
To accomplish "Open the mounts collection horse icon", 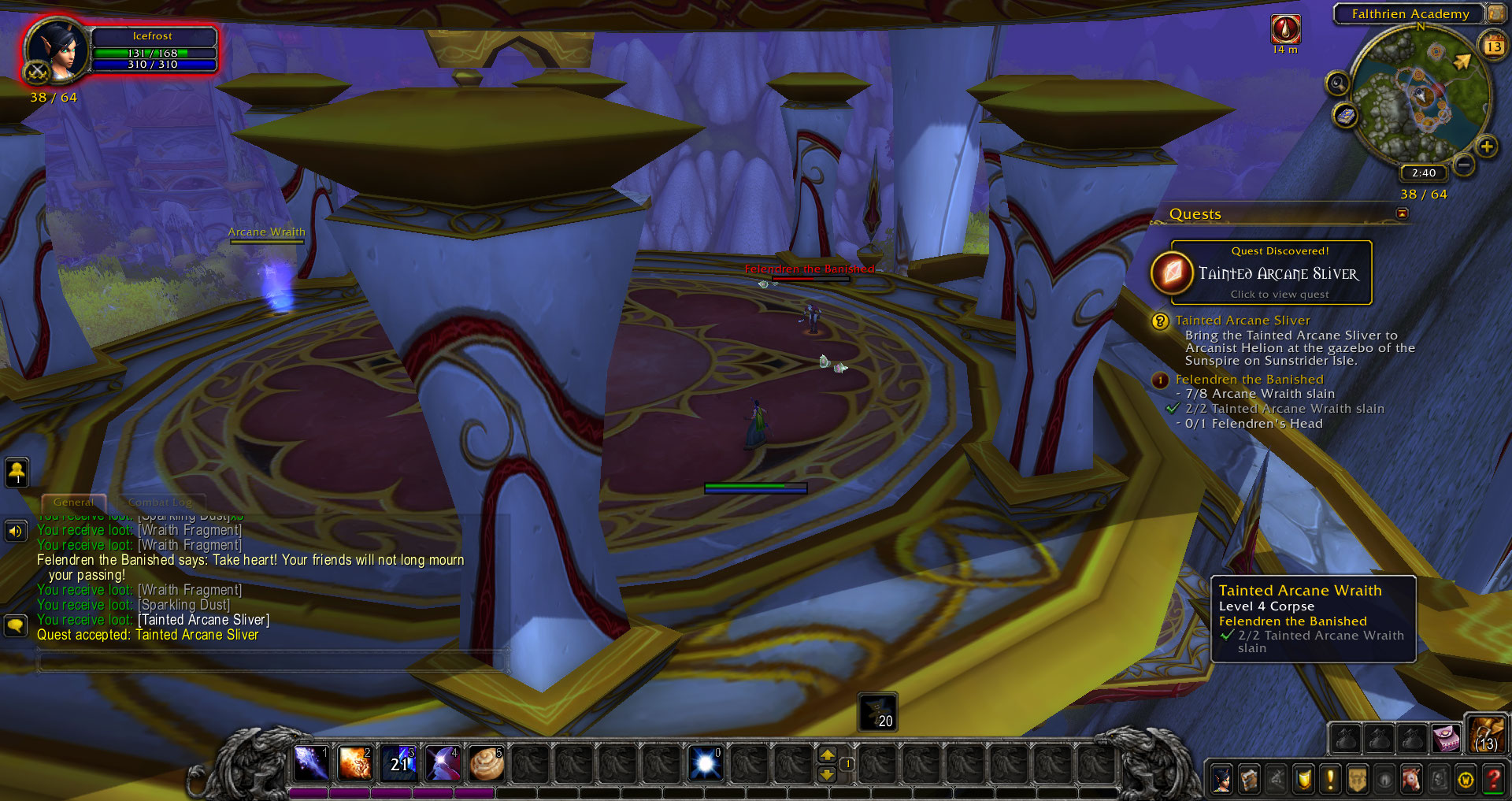I will pyautogui.click(x=1412, y=780).
